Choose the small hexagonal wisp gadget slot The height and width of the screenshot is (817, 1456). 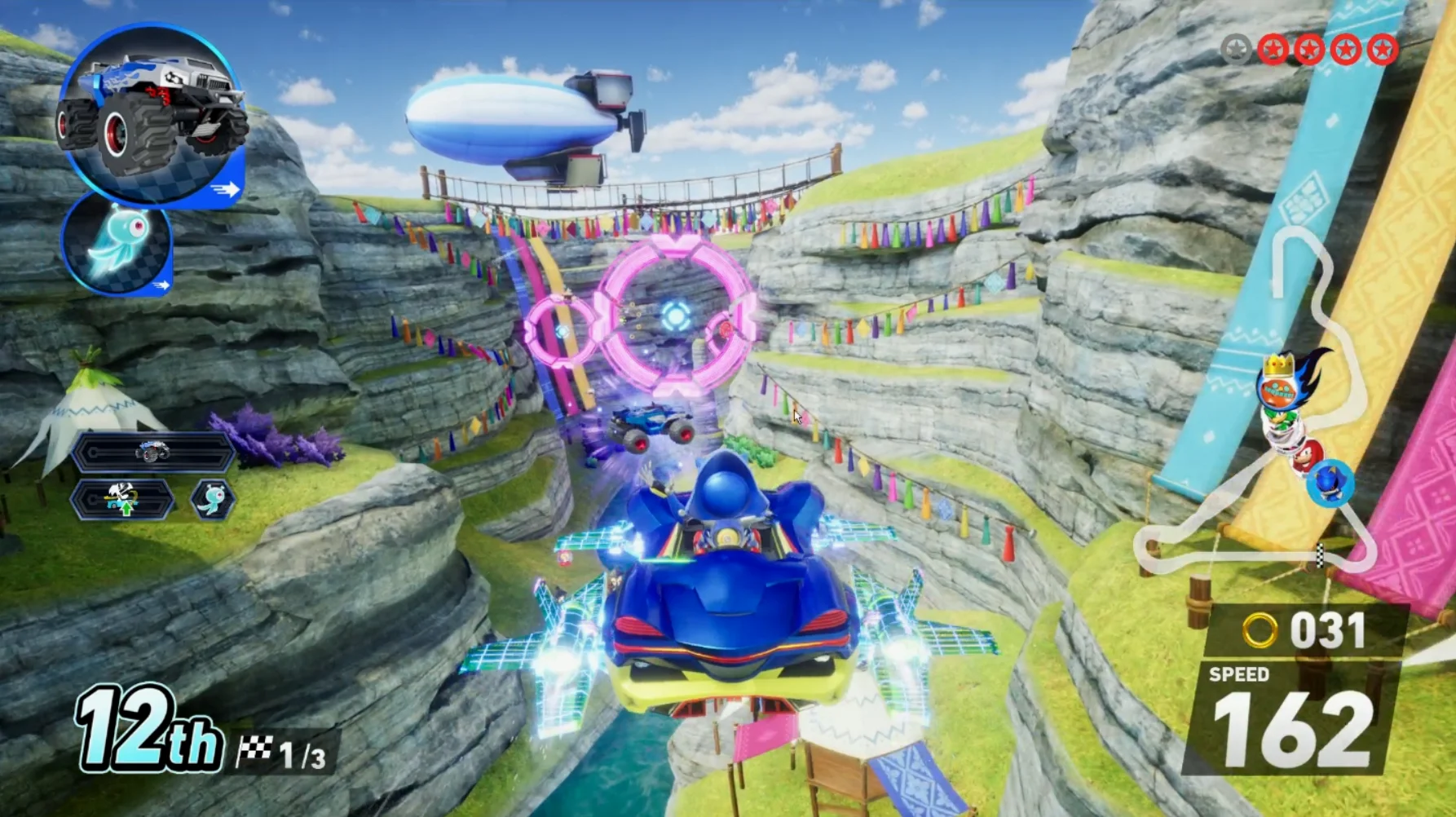213,499
